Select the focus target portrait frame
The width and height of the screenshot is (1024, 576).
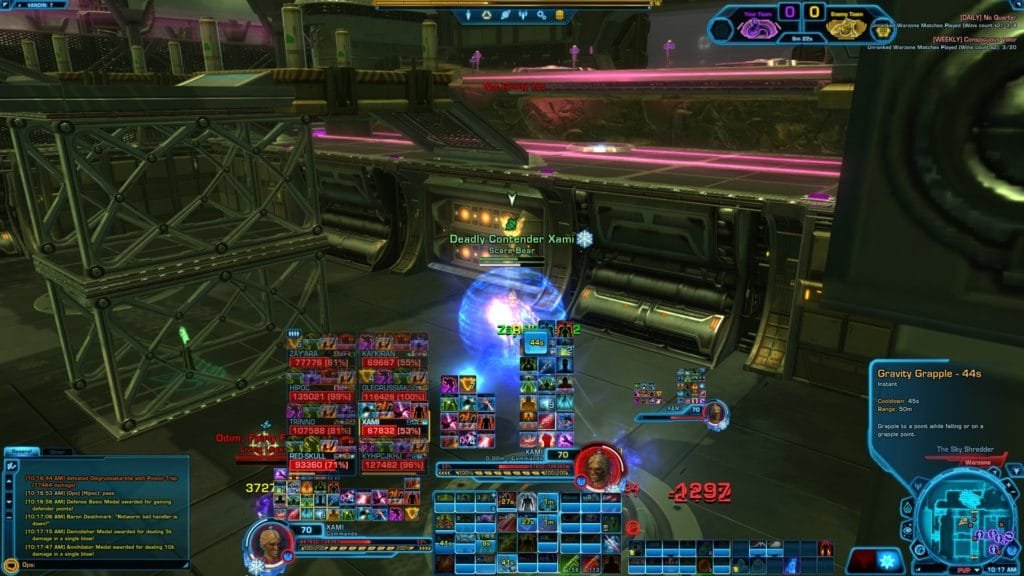pos(714,413)
